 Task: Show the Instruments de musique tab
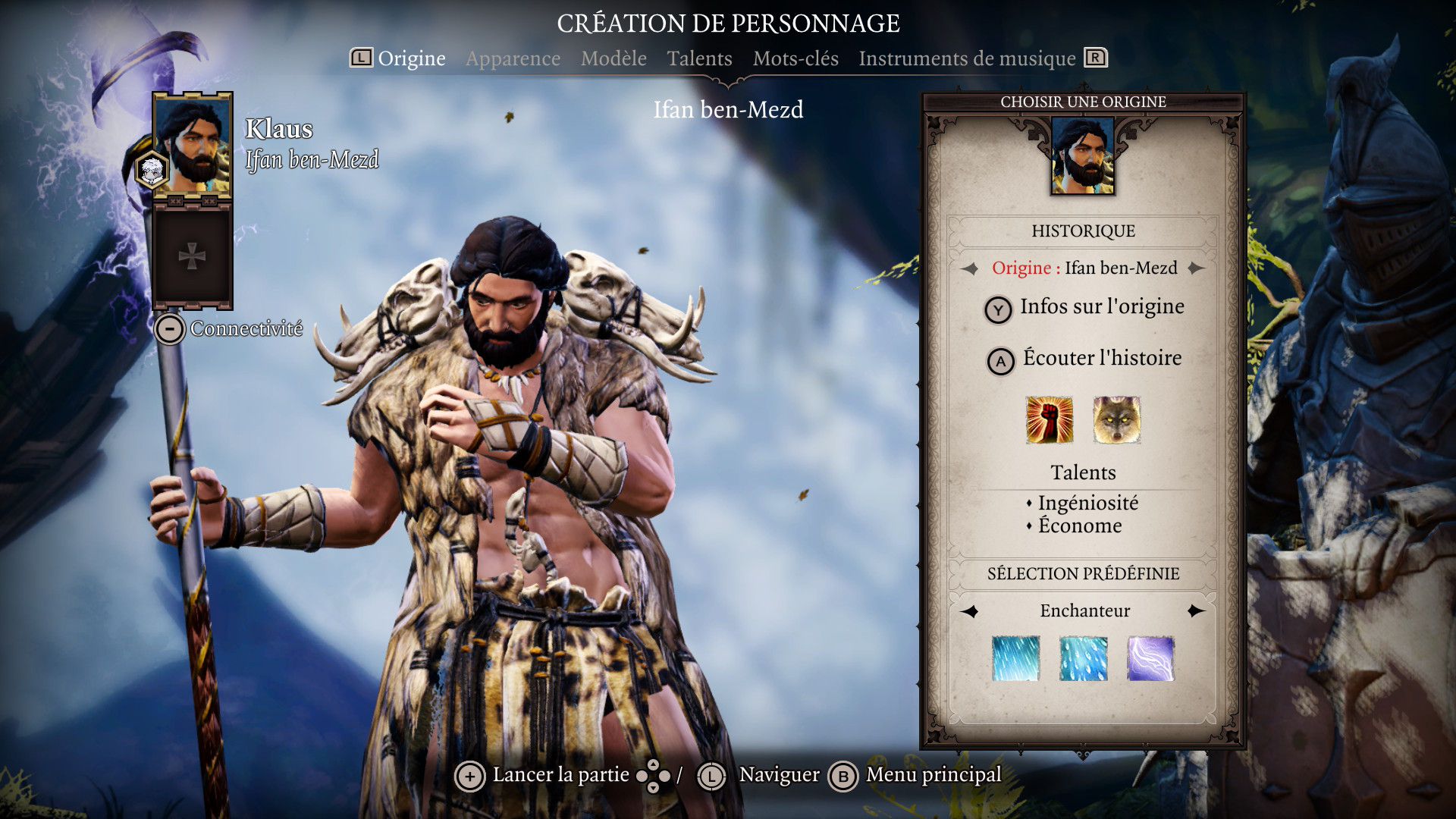coord(967,58)
